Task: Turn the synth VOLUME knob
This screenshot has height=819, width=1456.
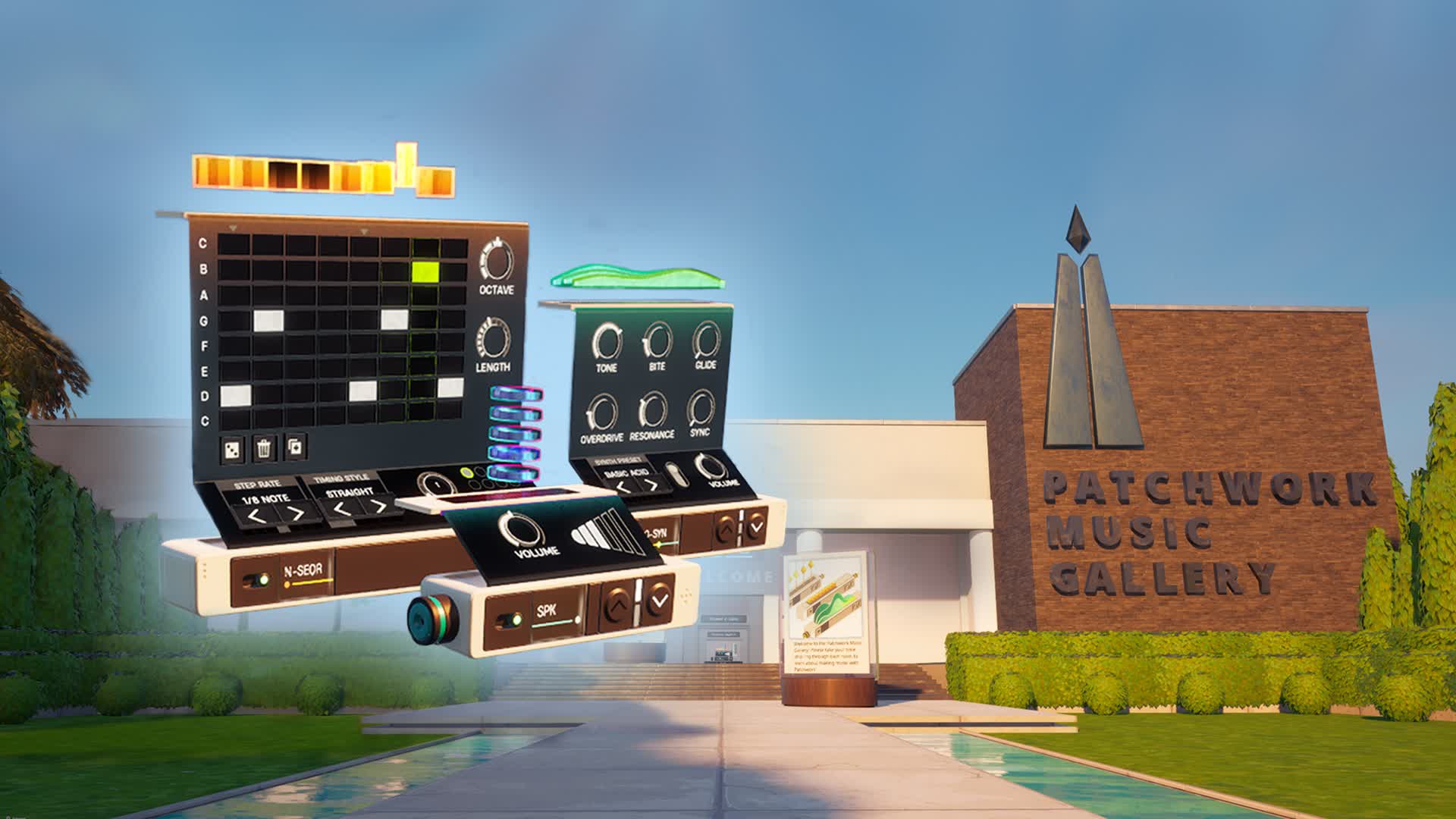Action: [x=709, y=469]
